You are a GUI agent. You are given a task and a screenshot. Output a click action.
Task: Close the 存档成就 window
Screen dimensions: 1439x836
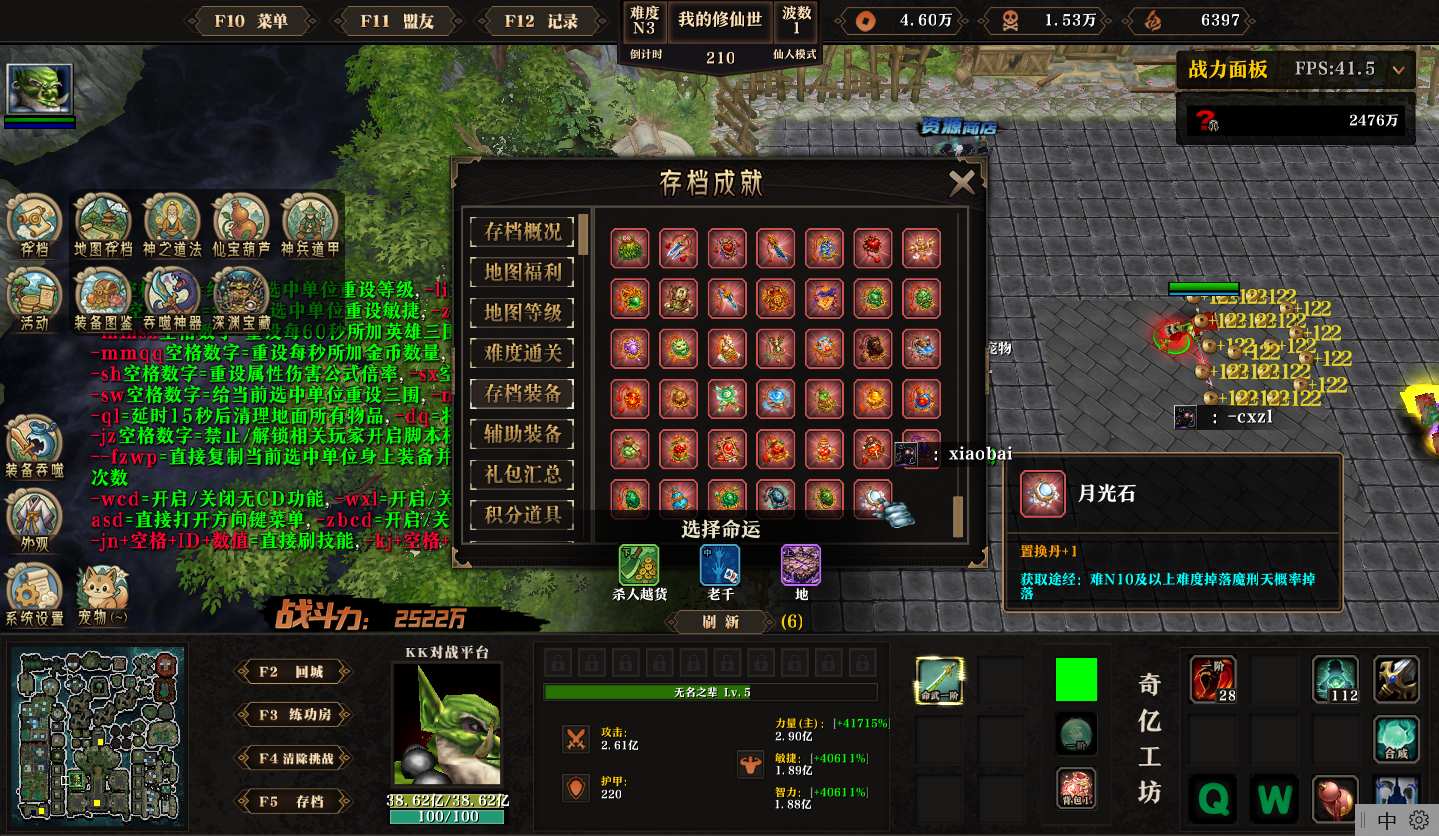tap(961, 182)
